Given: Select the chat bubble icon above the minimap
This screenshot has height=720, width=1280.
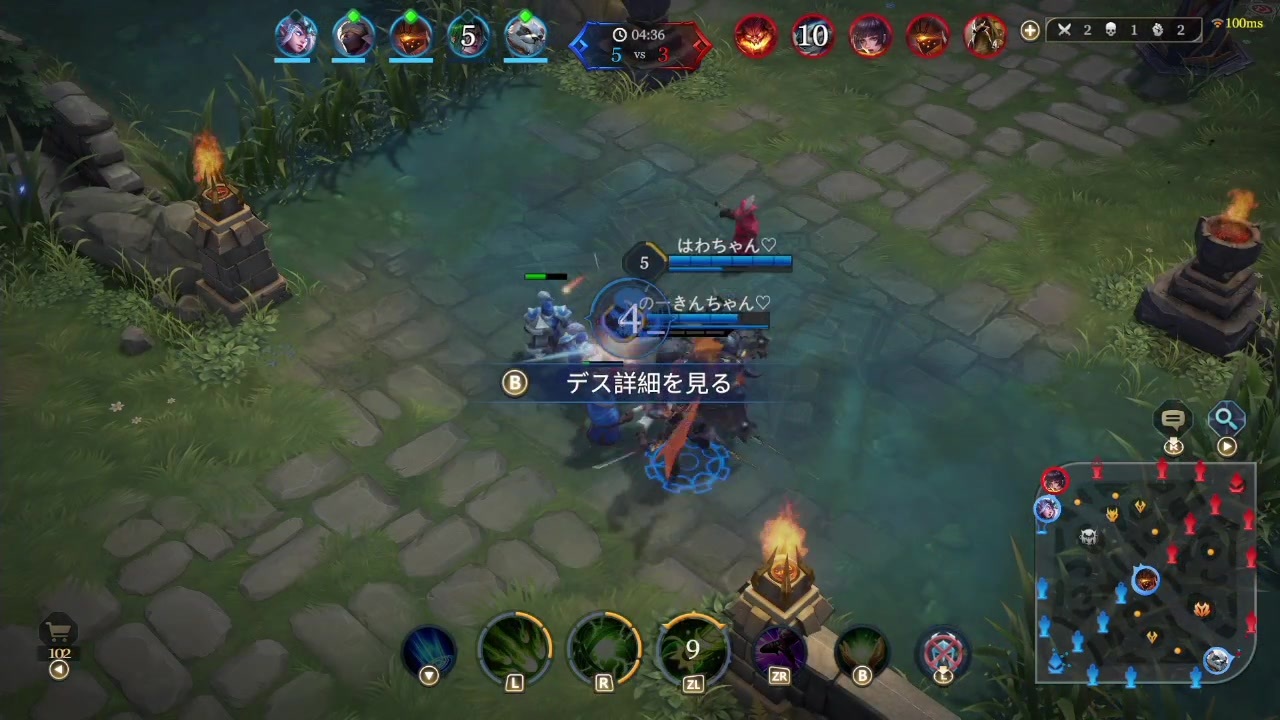Looking at the screenshot, I should [1173, 419].
